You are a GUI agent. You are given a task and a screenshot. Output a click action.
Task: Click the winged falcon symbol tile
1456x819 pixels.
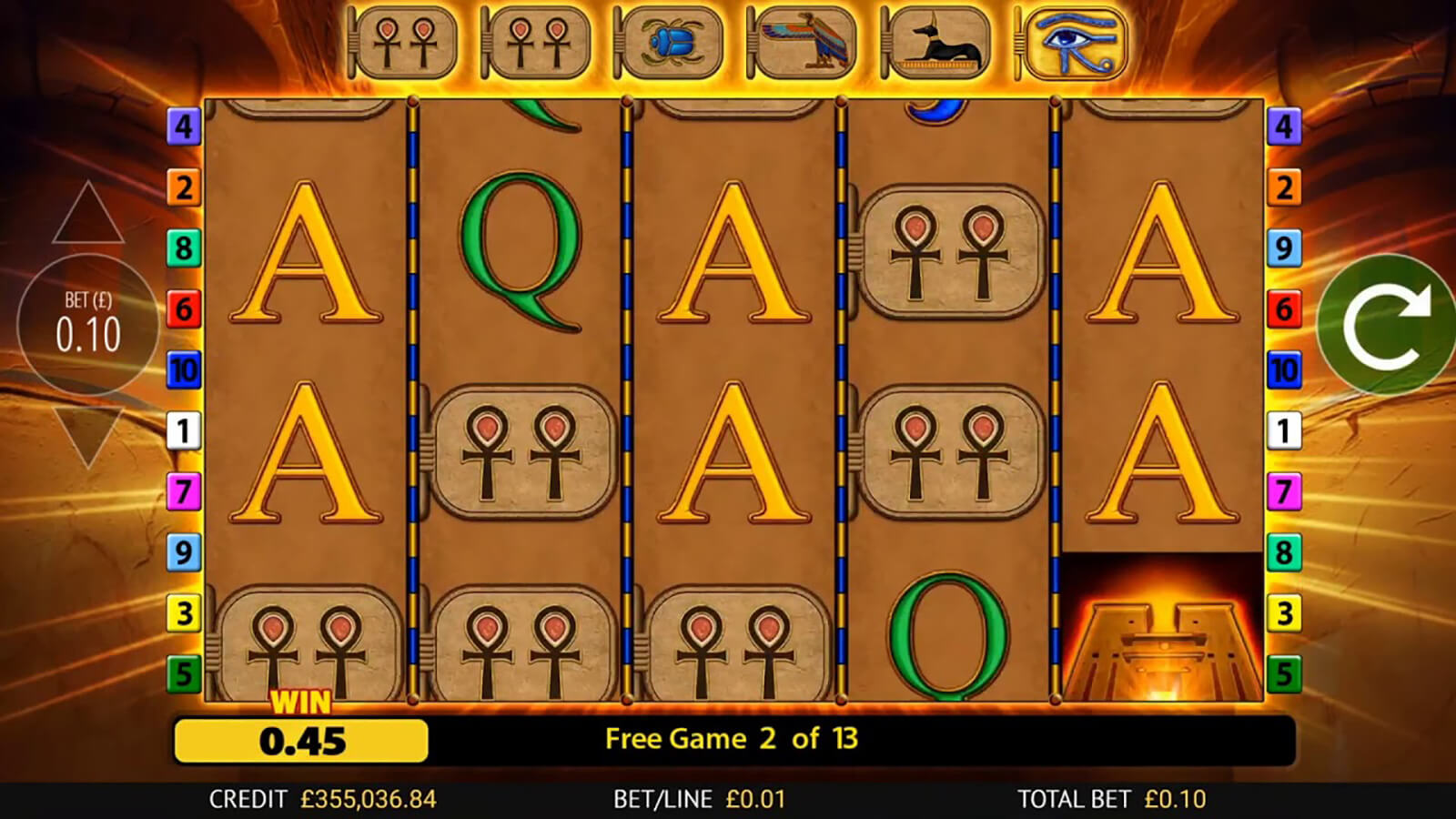(x=804, y=43)
